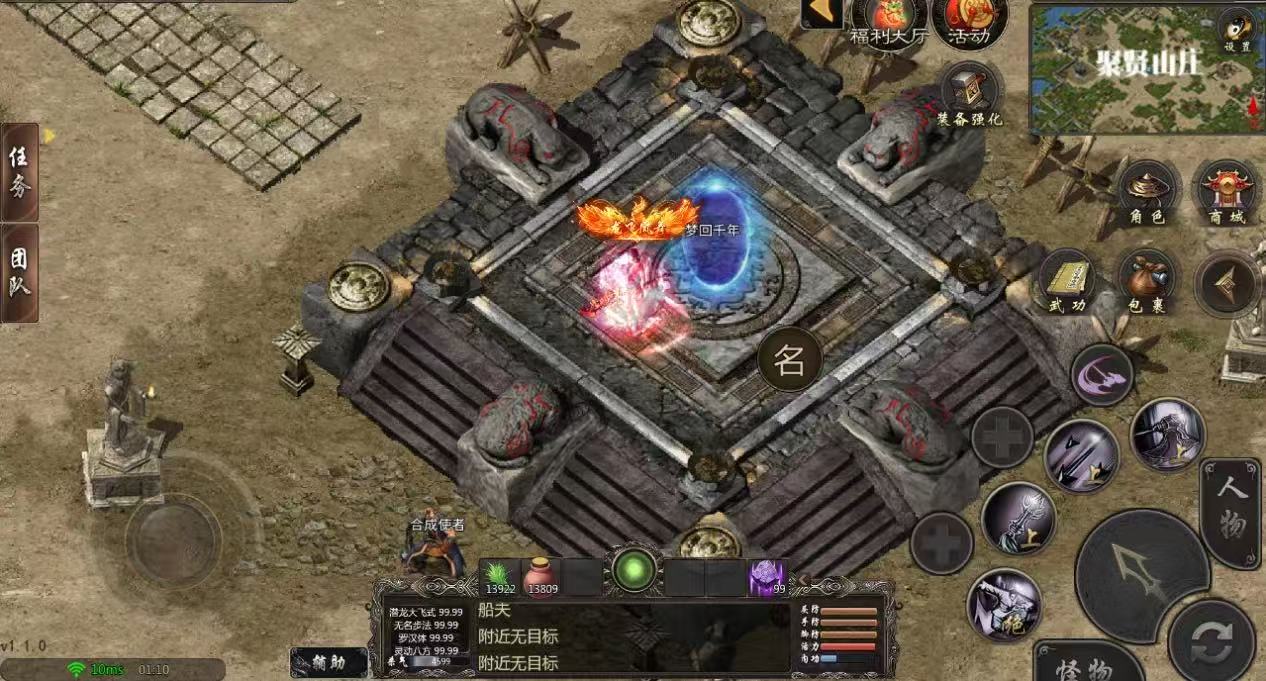The image size is (1266, 681).
Task: Open the 团队 team tab
Action: (20, 272)
